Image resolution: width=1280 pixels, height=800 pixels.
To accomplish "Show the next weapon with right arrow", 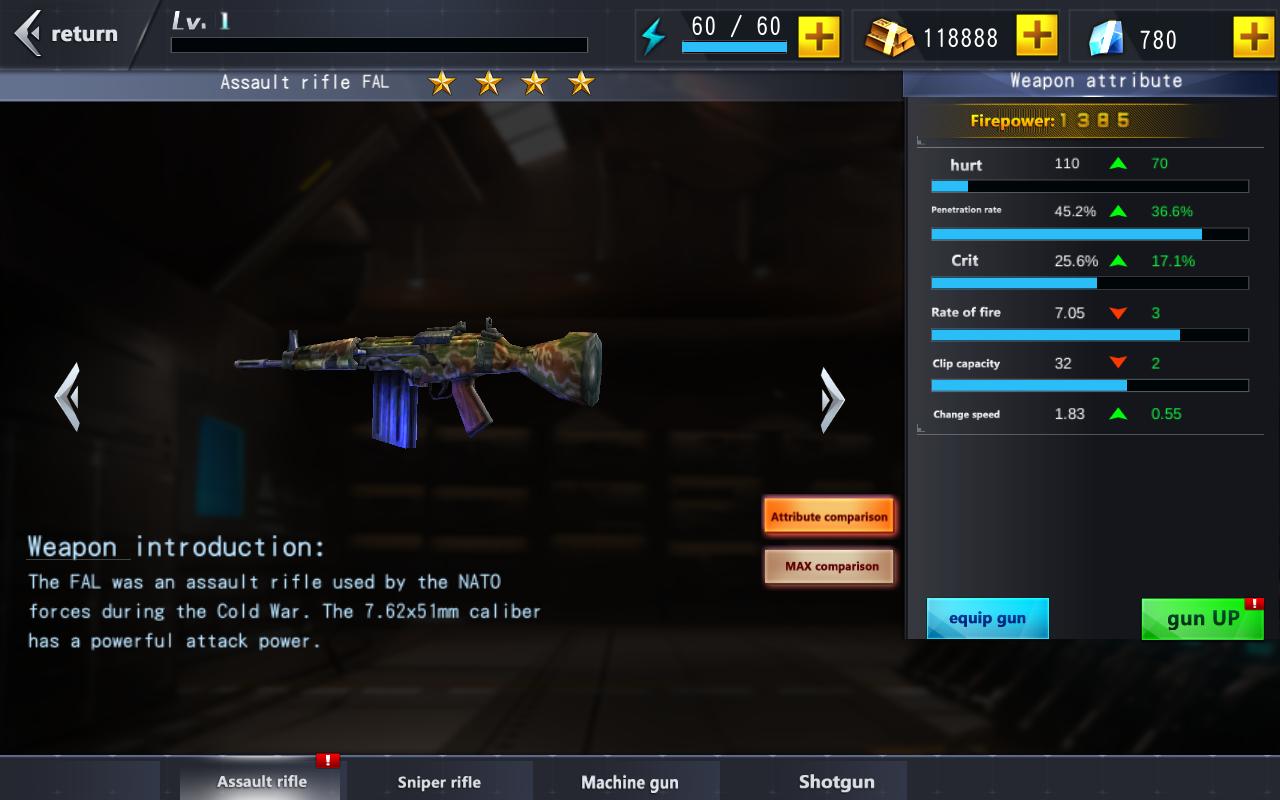I will (x=832, y=399).
